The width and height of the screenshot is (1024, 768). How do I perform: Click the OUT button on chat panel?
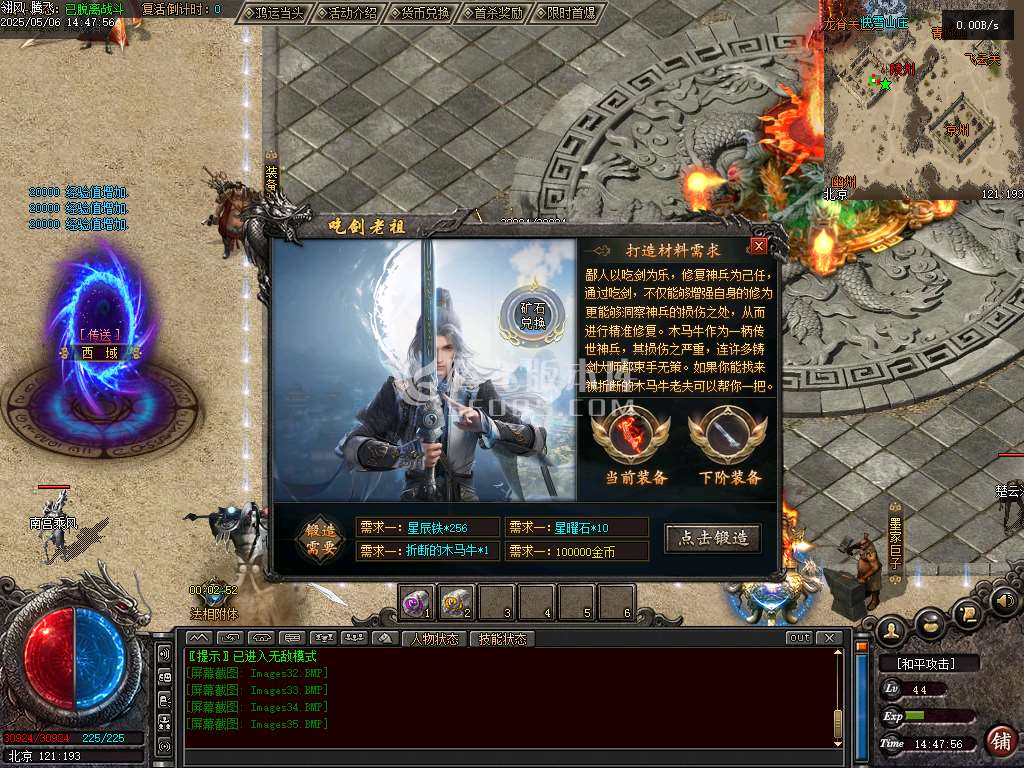pyautogui.click(x=799, y=638)
